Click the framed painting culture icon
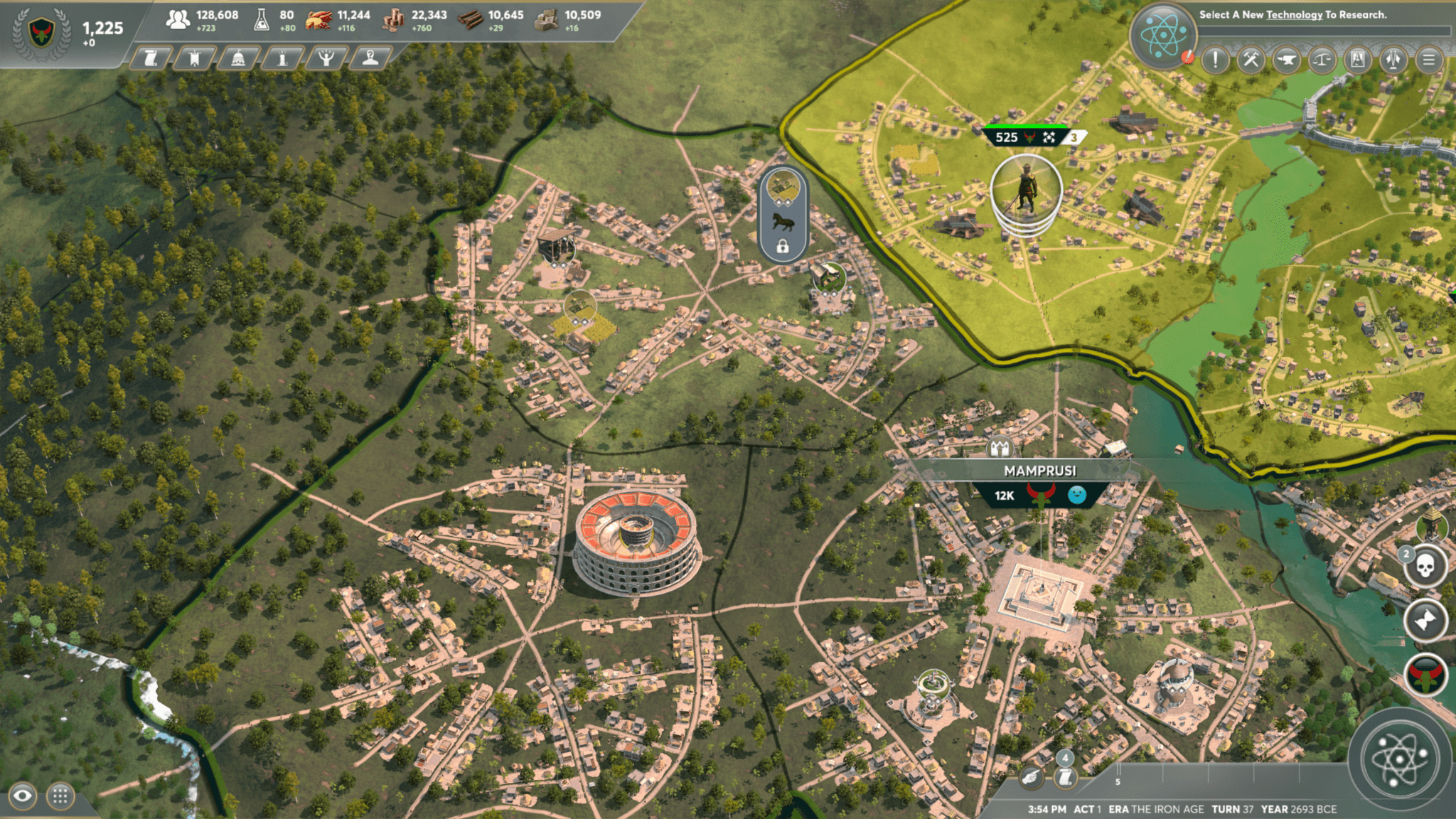The image size is (1456, 819). (x=1359, y=60)
